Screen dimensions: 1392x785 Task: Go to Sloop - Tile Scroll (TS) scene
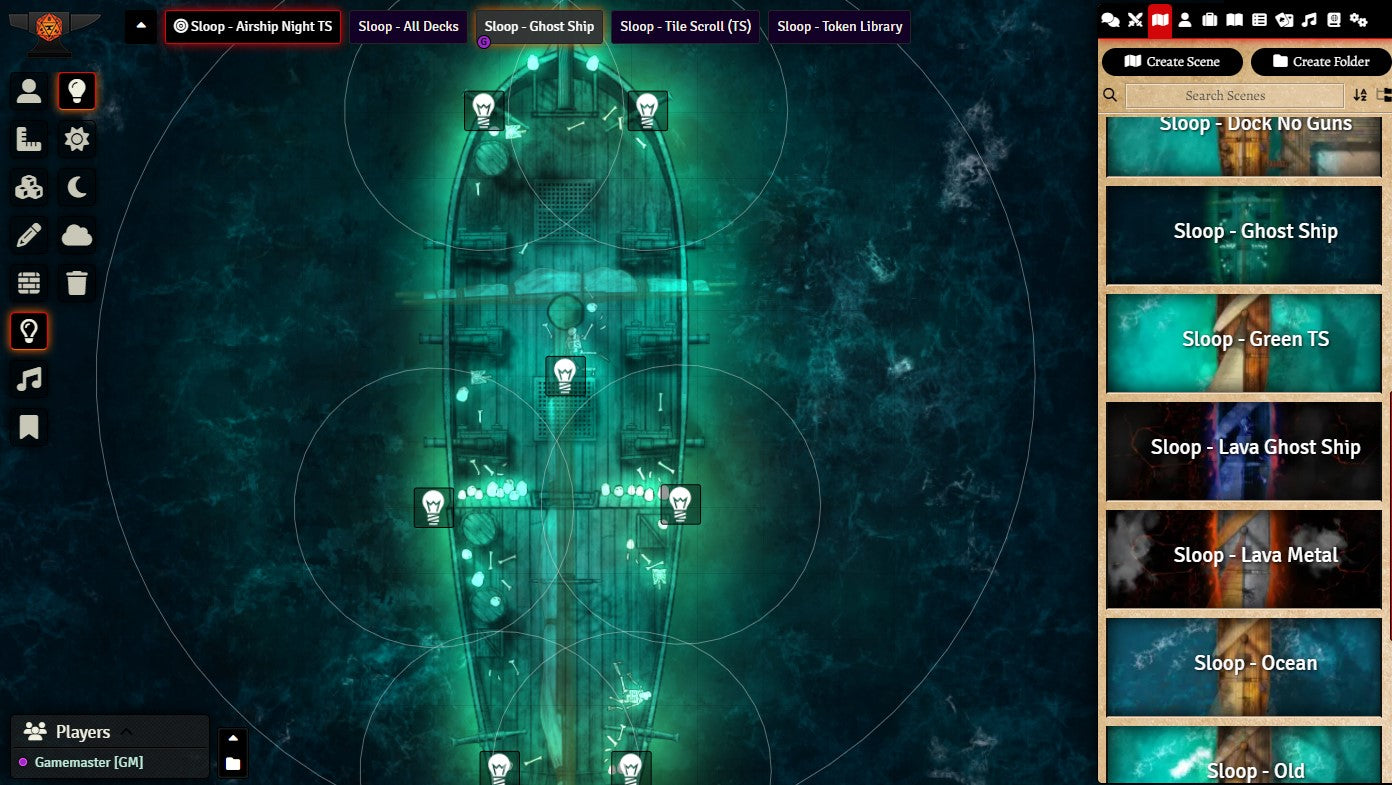(685, 27)
